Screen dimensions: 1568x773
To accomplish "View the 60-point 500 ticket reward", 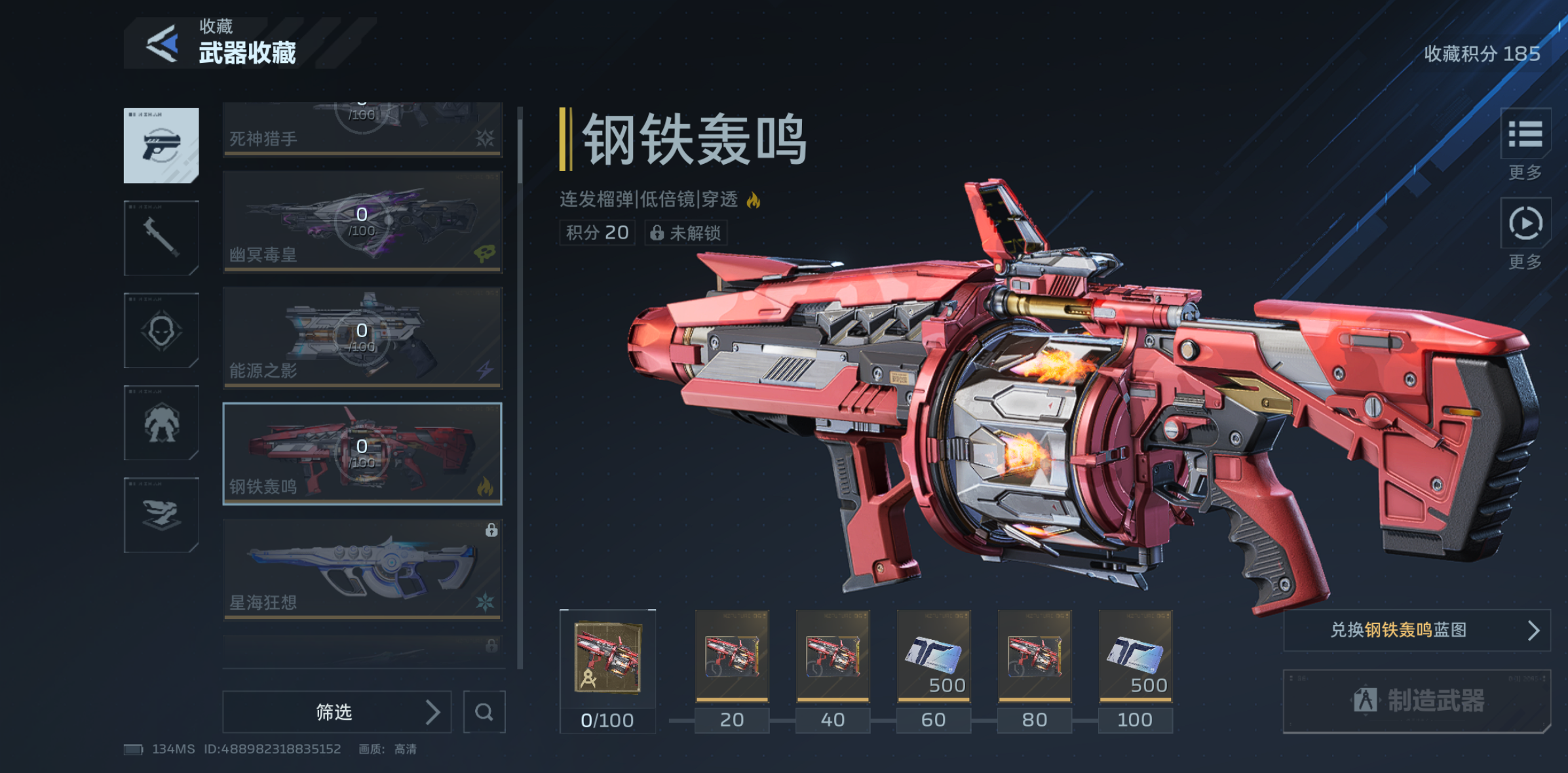I will coord(934,656).
